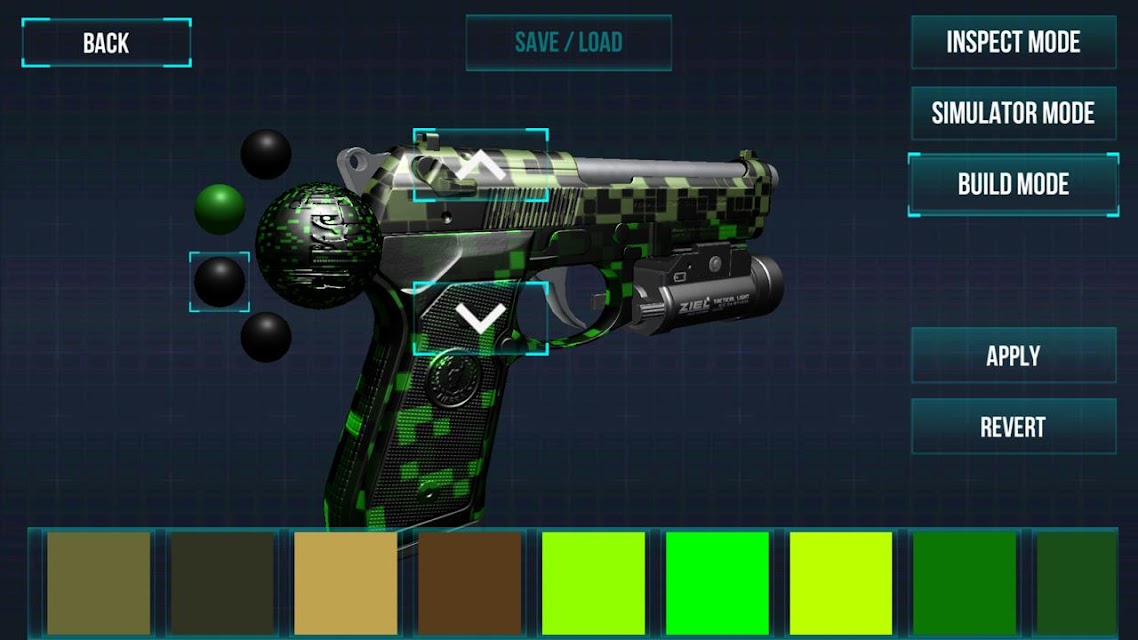Apply the current camo changes

1013,356
